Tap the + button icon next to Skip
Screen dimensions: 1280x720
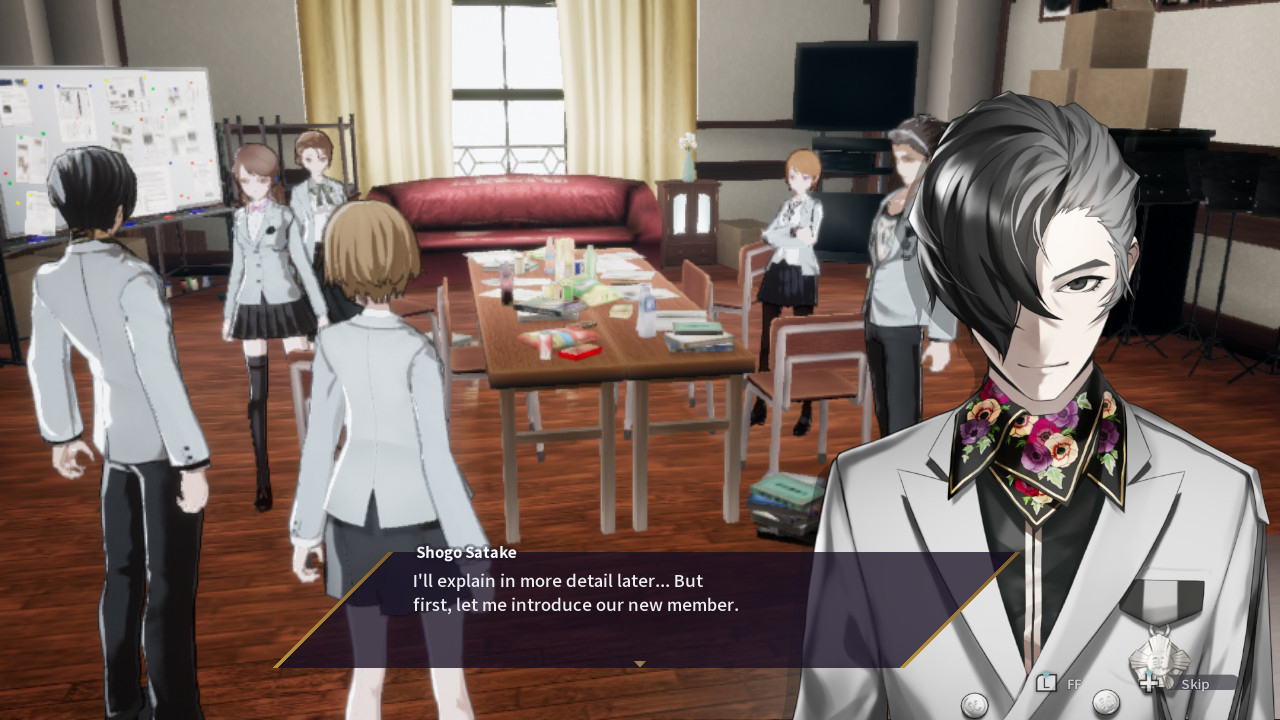[1150, 684]
